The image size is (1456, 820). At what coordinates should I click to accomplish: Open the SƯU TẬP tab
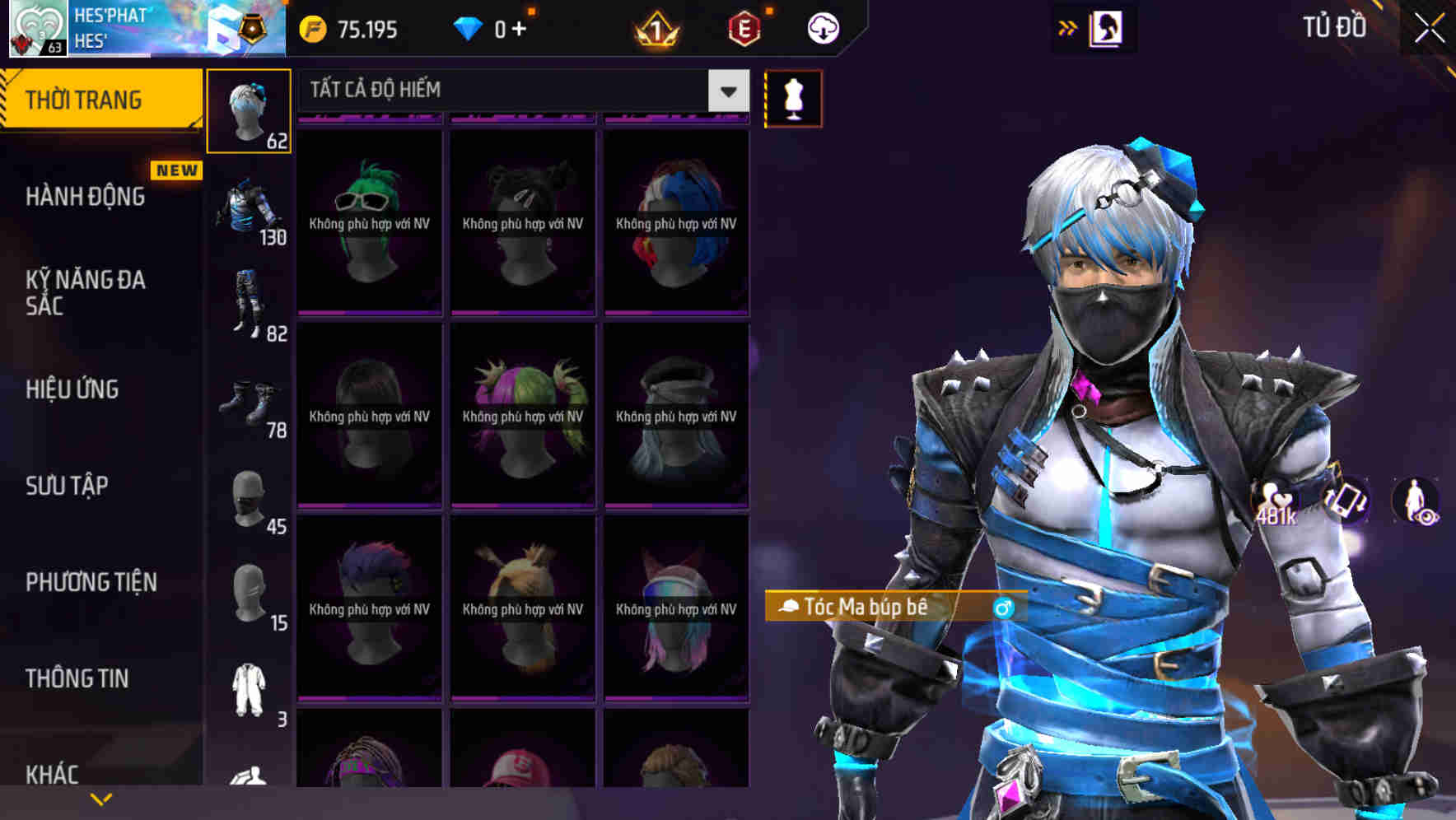(66, 486)
